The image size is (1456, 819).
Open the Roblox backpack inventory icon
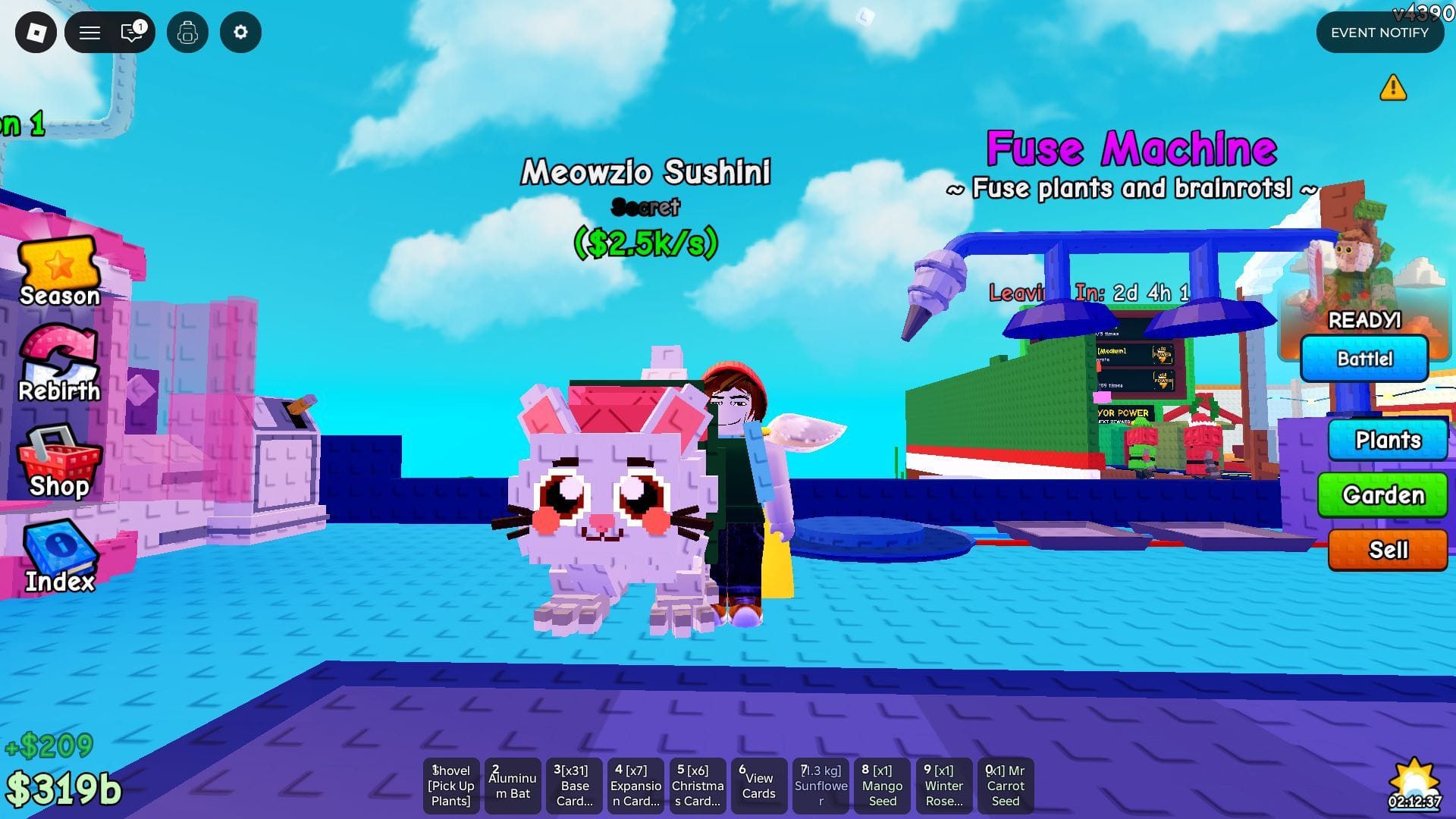[x=187, y=32]
